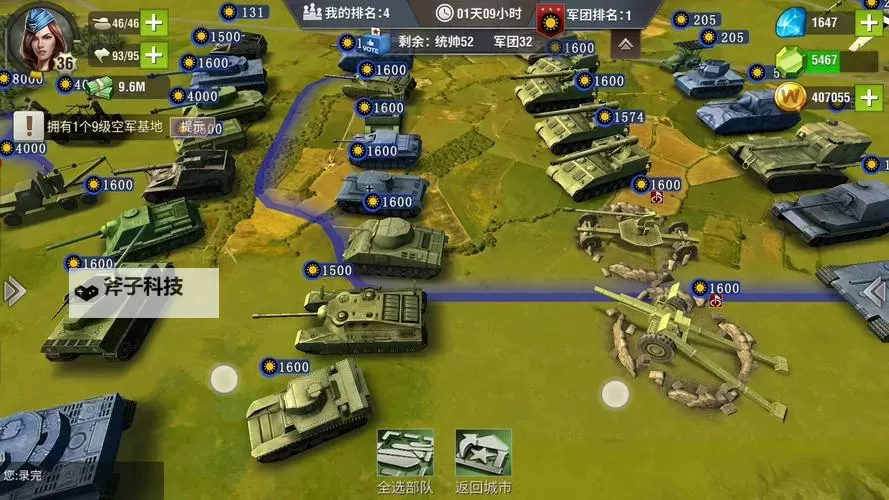The width and height of the screenshot is (889, 500).
Task: Tap the green gem resource
Action: point(790,61)
